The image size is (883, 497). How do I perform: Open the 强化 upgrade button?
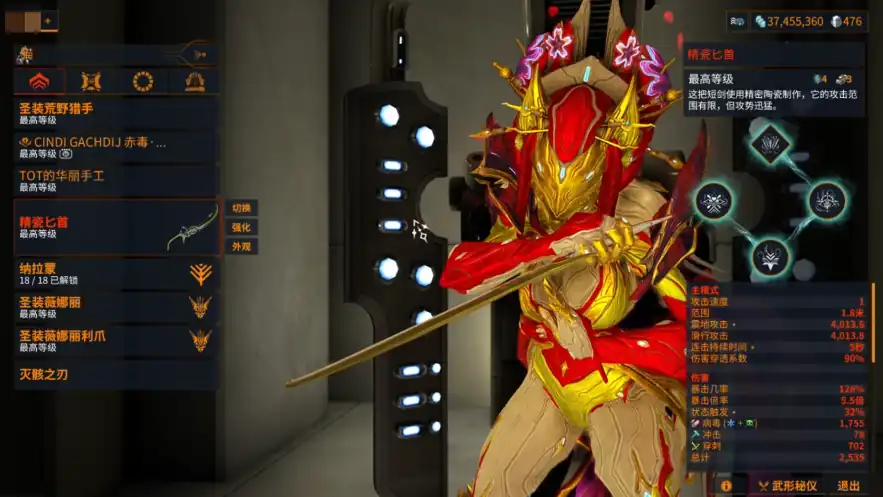pyautogui.click(x=241, y=227)
